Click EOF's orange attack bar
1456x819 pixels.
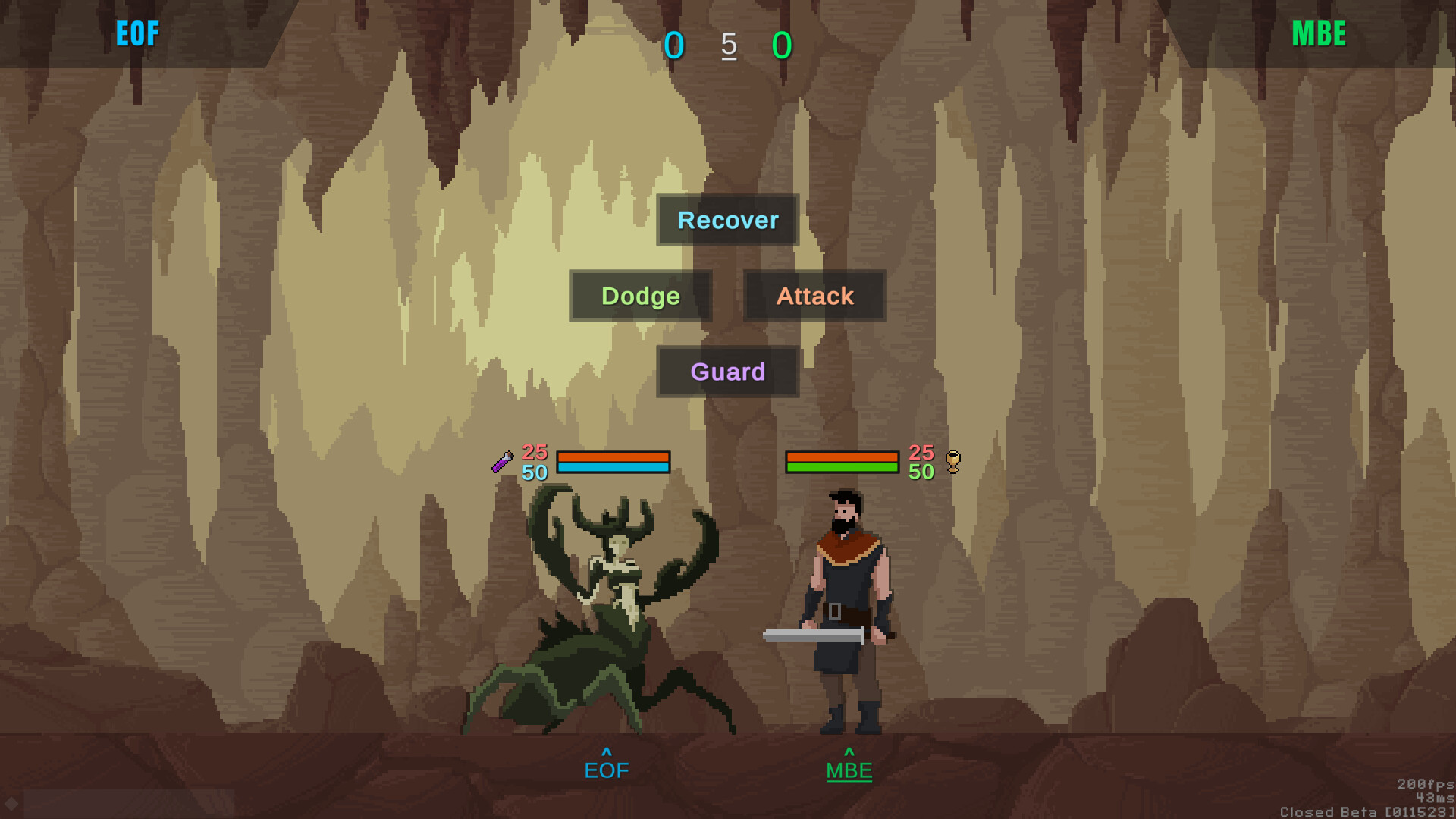613,456
